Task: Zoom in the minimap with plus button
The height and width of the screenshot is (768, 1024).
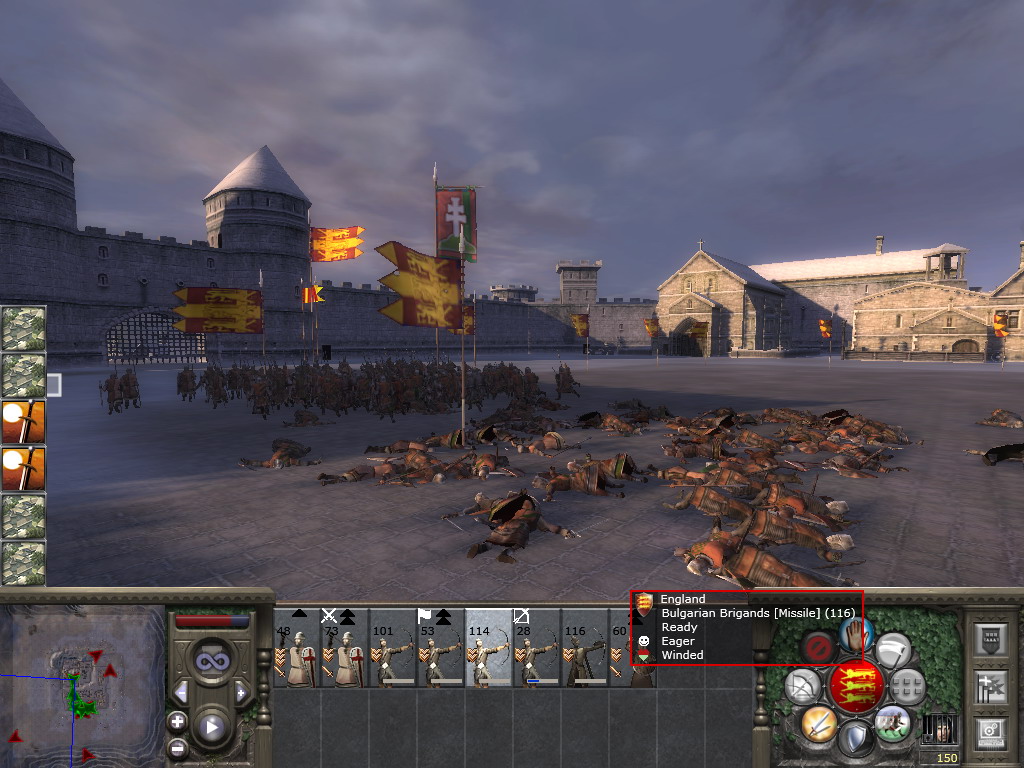Action: click(x=177, y=721)
